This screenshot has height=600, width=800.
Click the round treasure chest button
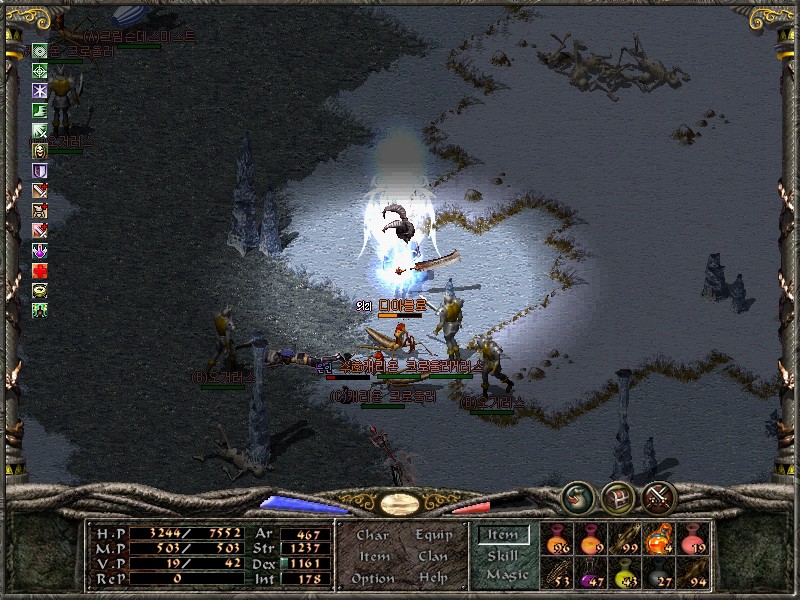(617, 495)
